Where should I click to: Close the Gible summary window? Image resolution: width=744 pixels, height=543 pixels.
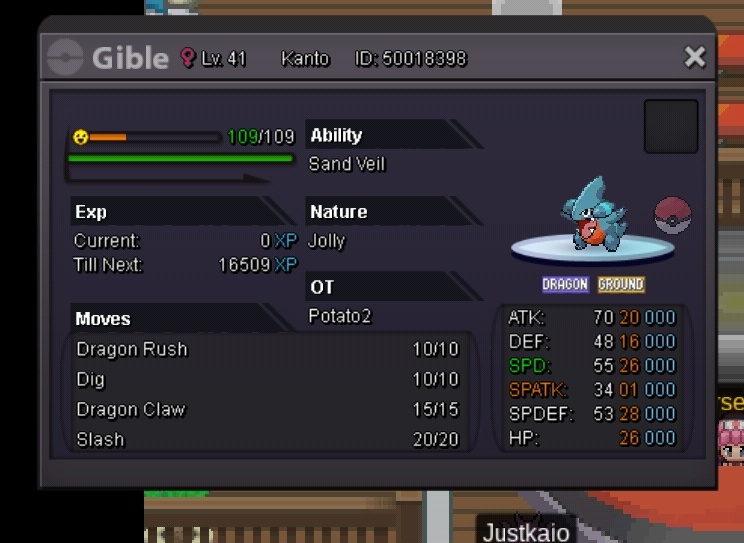tap(694, 57)
